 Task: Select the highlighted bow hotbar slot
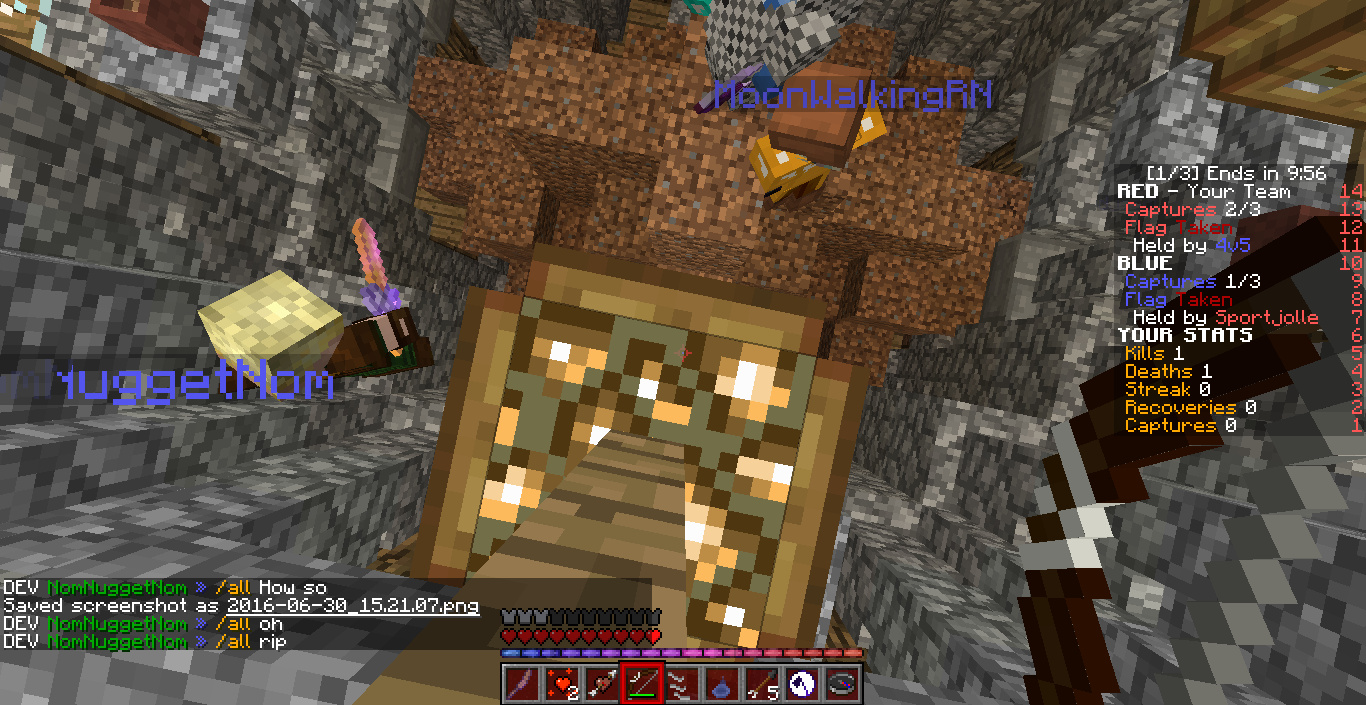(x=640, y=683)
